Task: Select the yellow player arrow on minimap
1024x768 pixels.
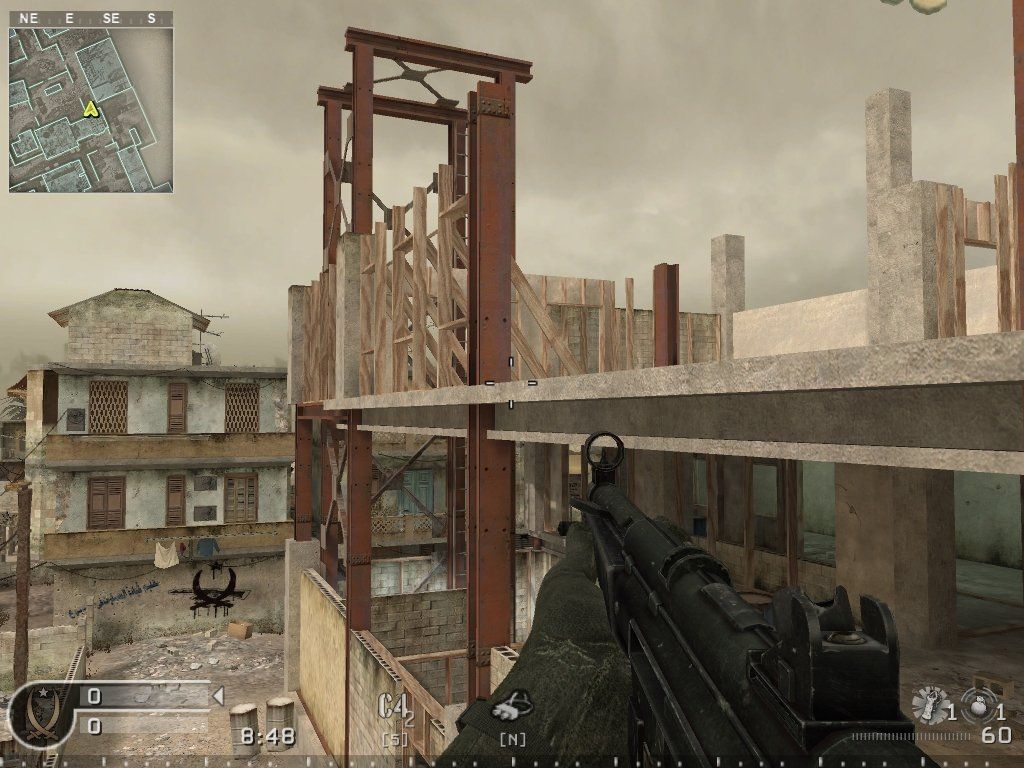Action: (91, 108)
